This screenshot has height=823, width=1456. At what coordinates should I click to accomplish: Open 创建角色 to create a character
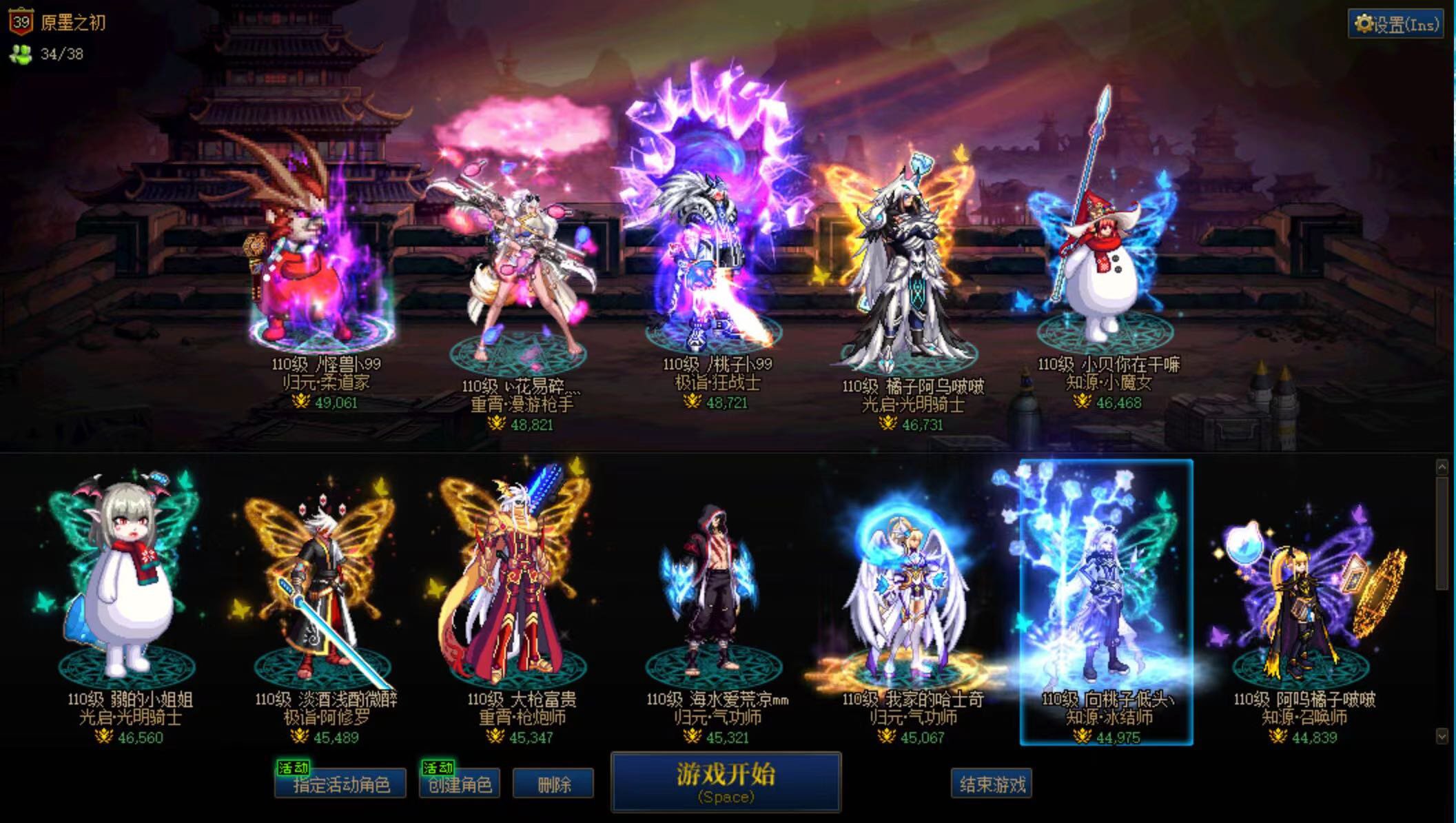click(x=460, y=784)
